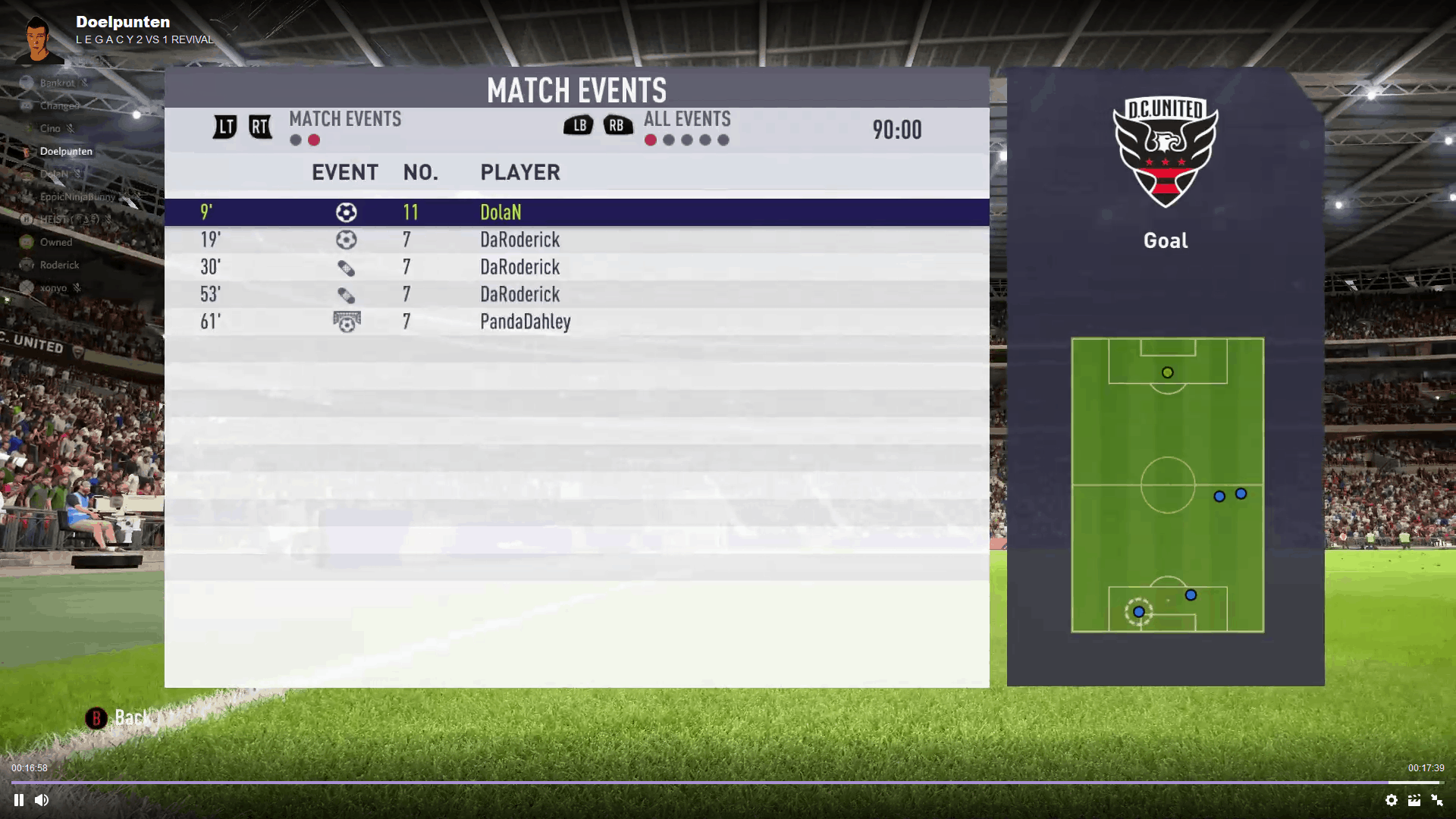
Task: Pause the video playback
Action: pos(19,800)
